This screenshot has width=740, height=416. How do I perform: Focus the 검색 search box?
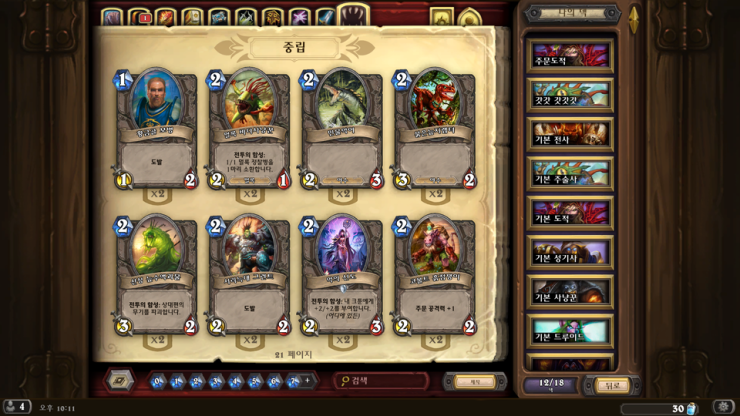pos(385,381)
